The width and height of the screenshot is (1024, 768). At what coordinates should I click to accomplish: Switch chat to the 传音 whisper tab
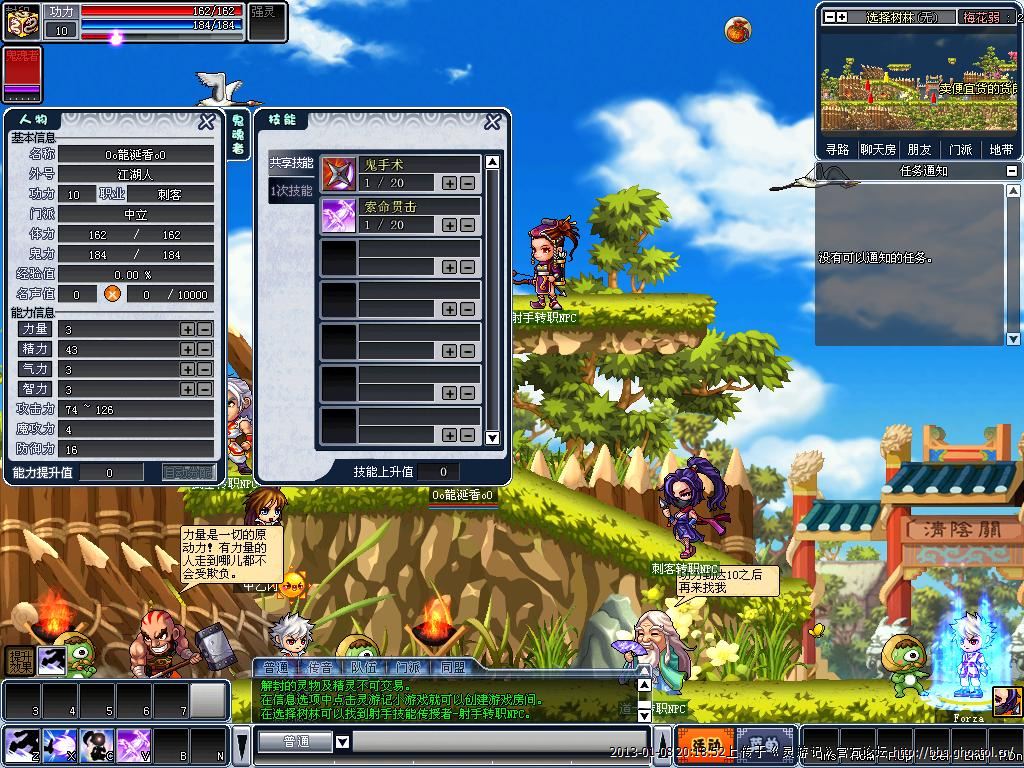coord(320,667)
